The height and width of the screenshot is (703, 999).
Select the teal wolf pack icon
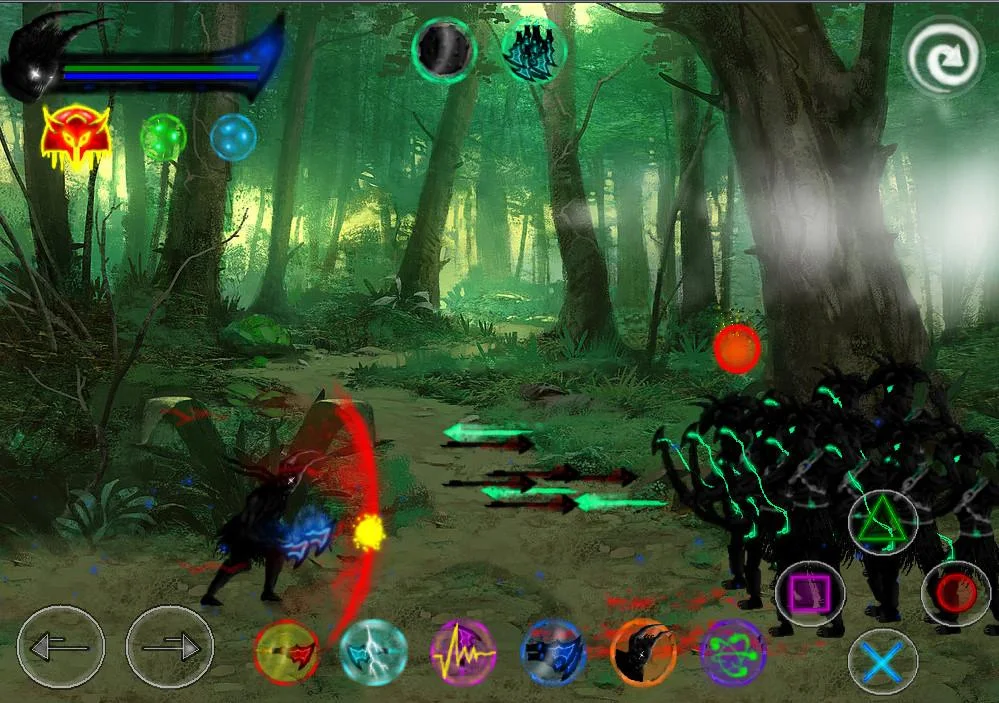point(533,48)
